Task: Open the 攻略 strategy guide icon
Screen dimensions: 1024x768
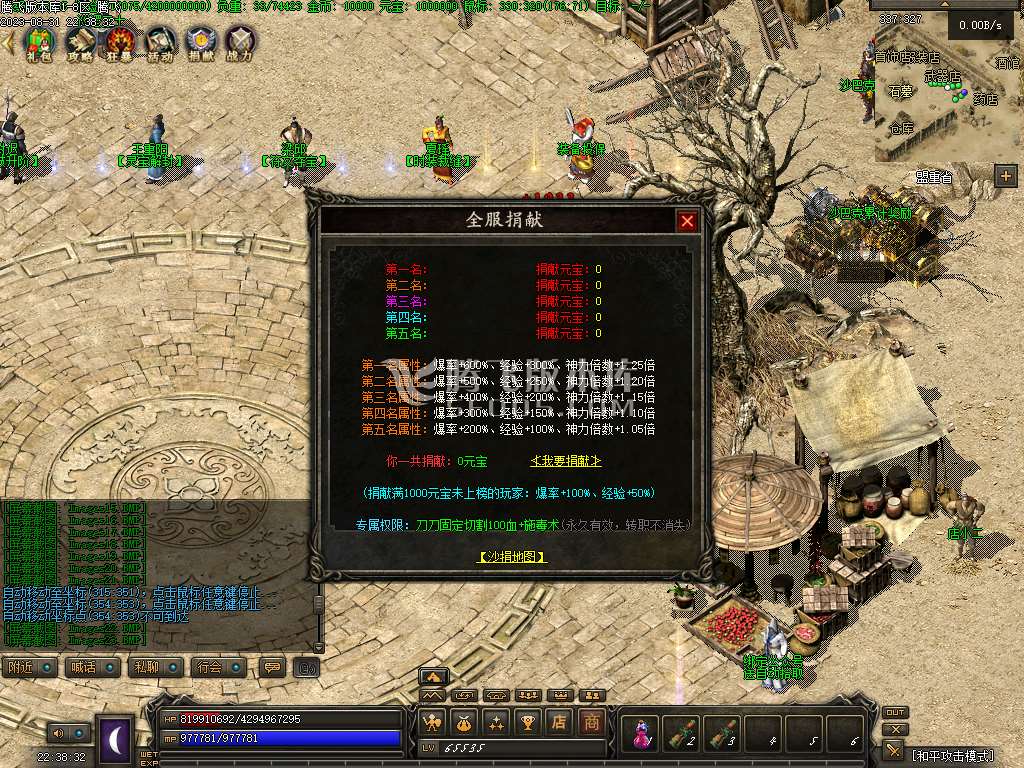Action: coord(80,41)
